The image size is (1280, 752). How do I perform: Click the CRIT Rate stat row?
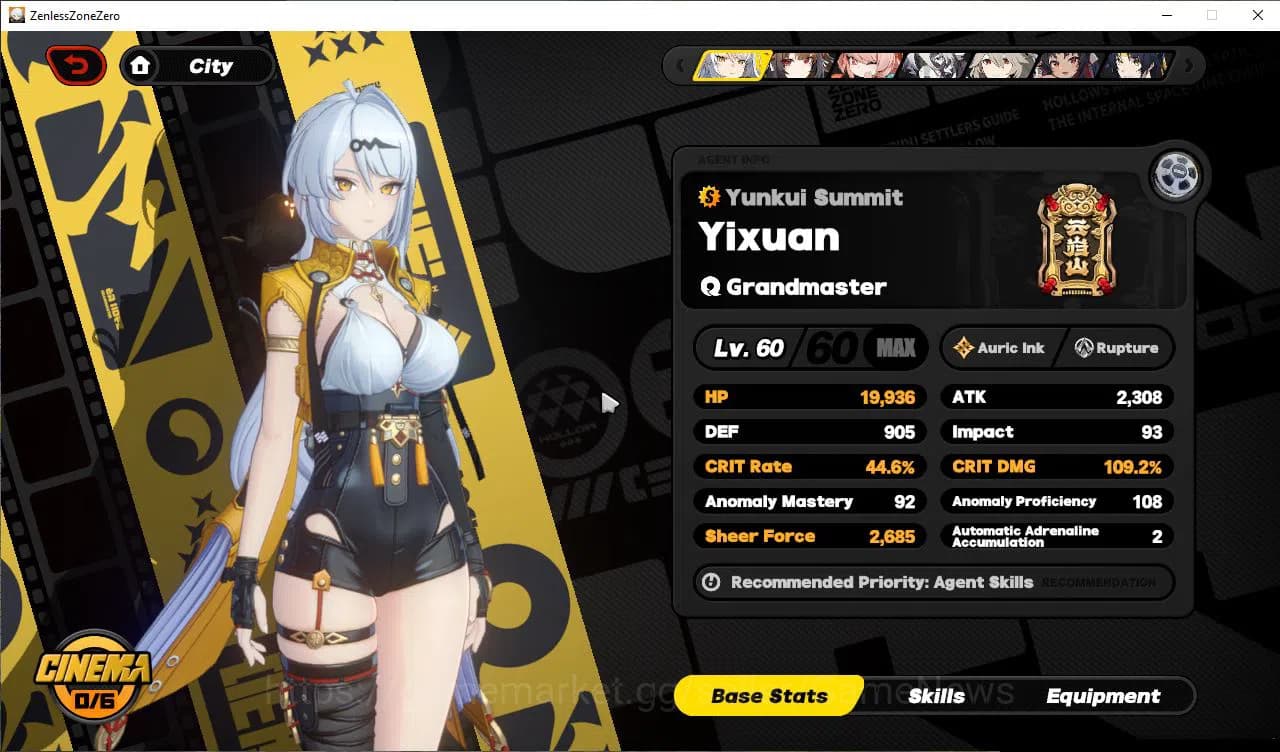[810, 466]
